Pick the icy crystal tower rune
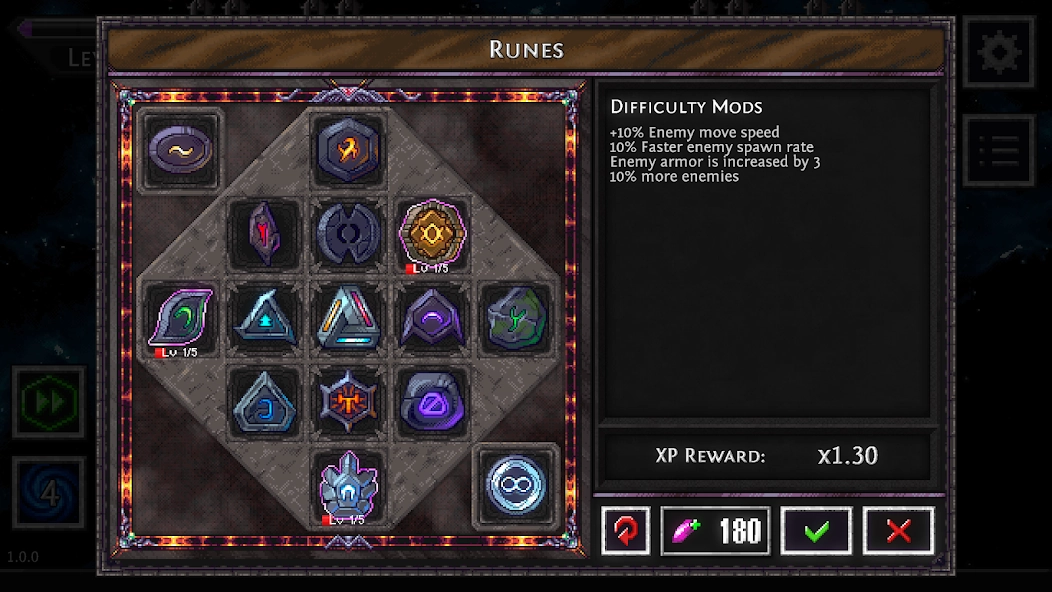Screen dimensions: 1052x592 click(x=349, y=485)
